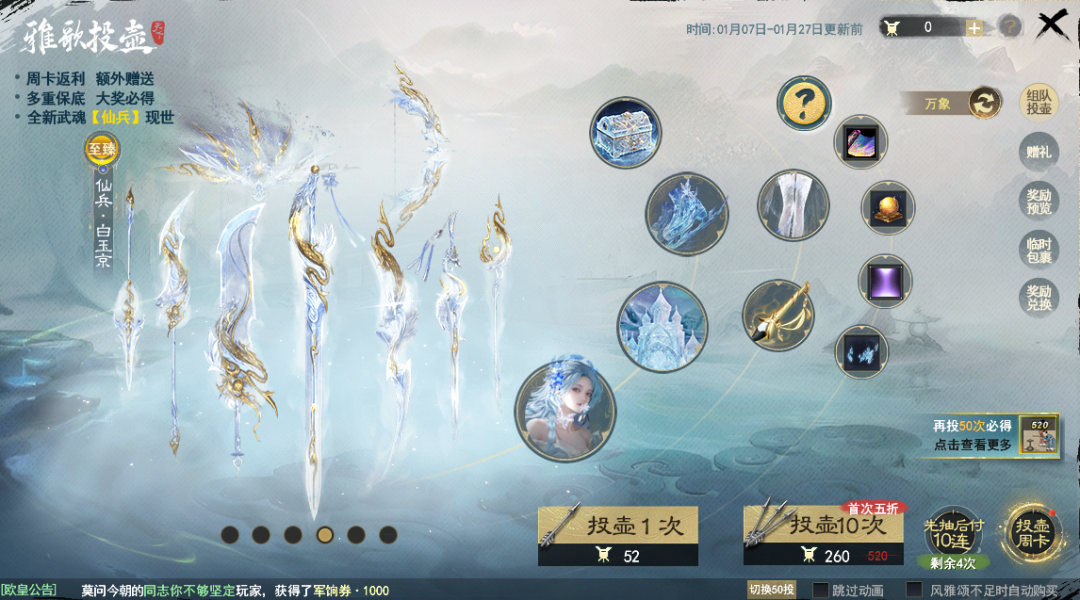Open the 赠礼 gifting menu
The image size is (1080, 600).
(1038, 153)
